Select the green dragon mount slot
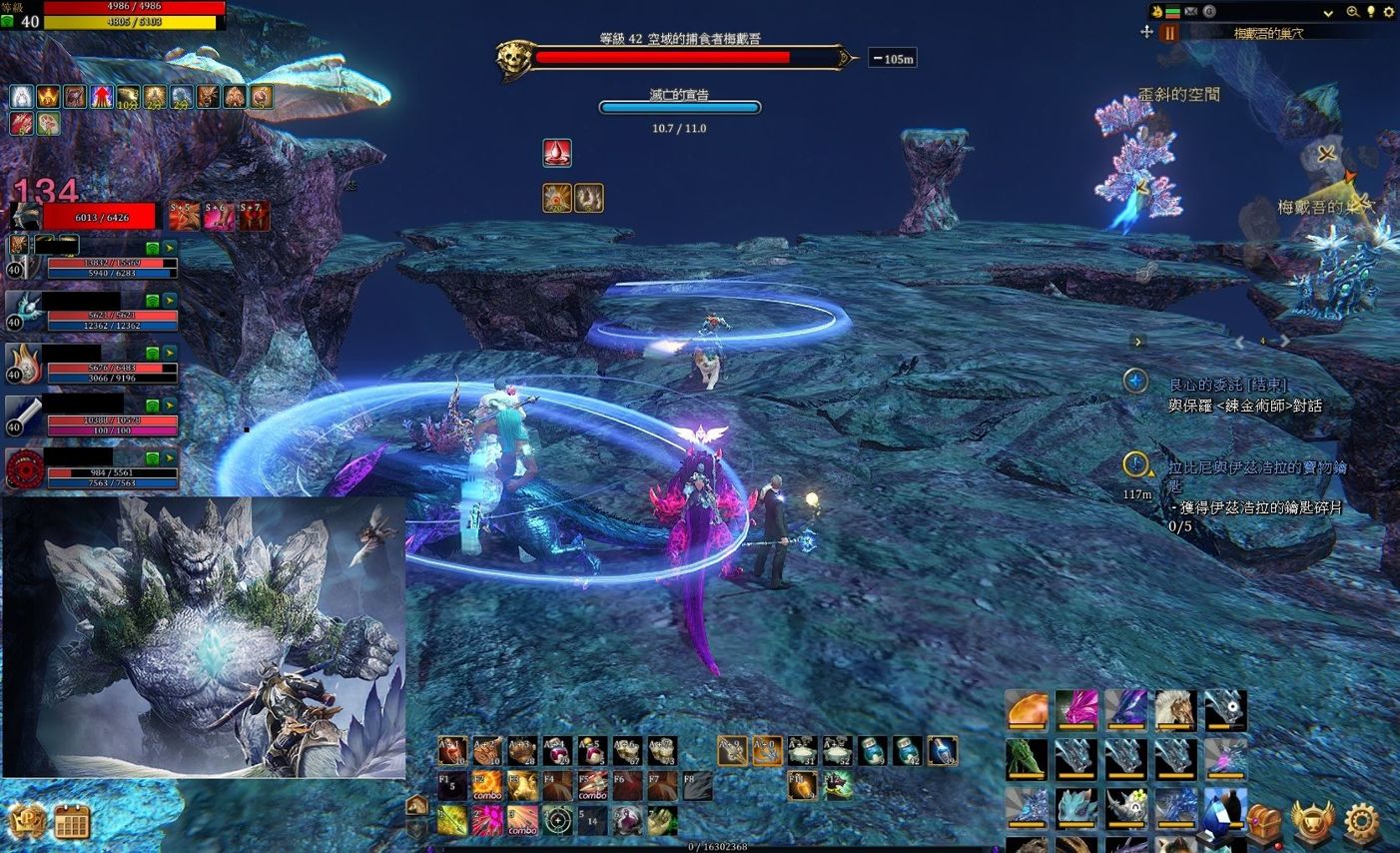This screenshot has height=853, width=1400. (1027, 759)
